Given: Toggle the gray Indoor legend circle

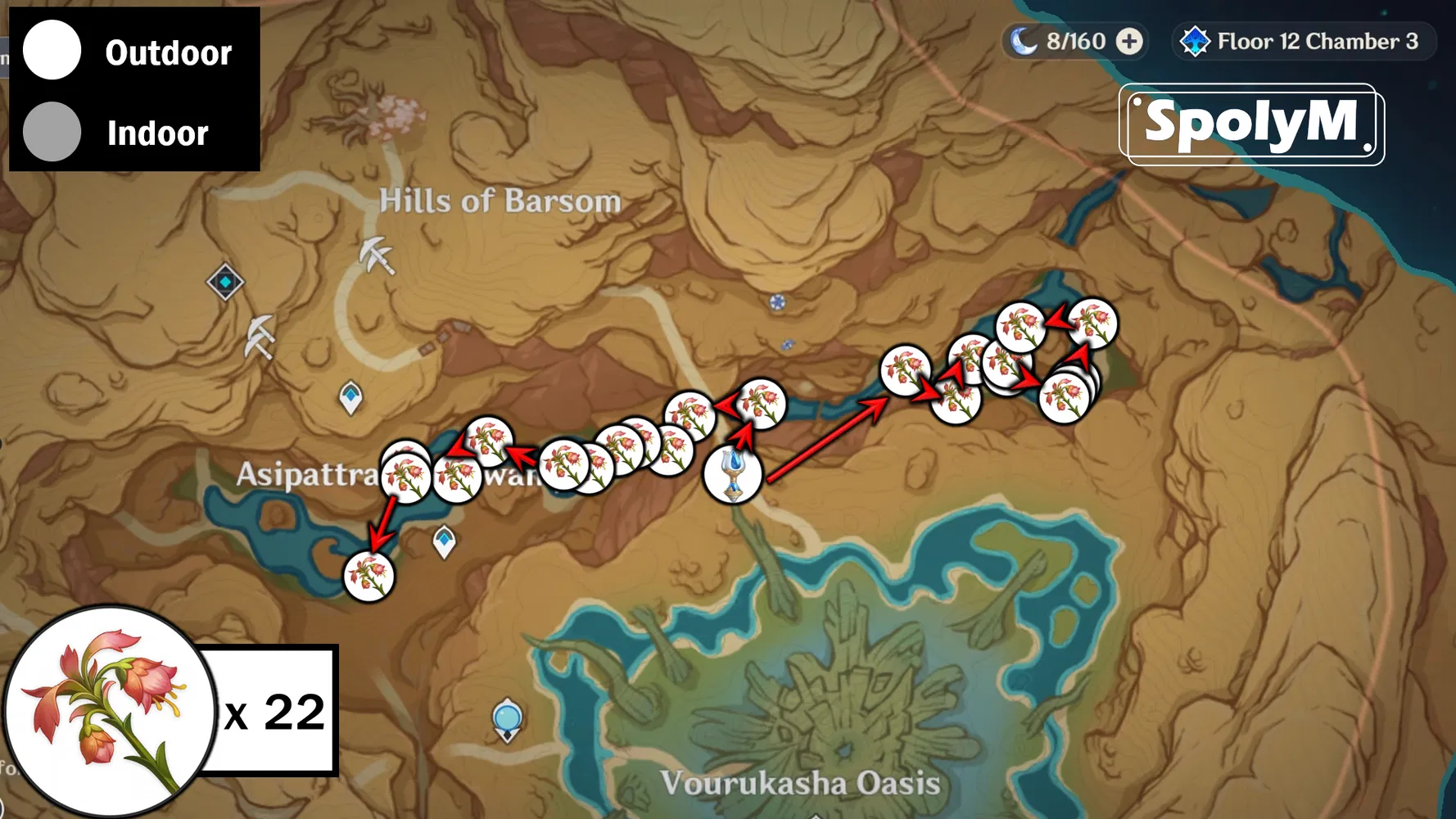Looking at the screenshot, I should point(52,133).
